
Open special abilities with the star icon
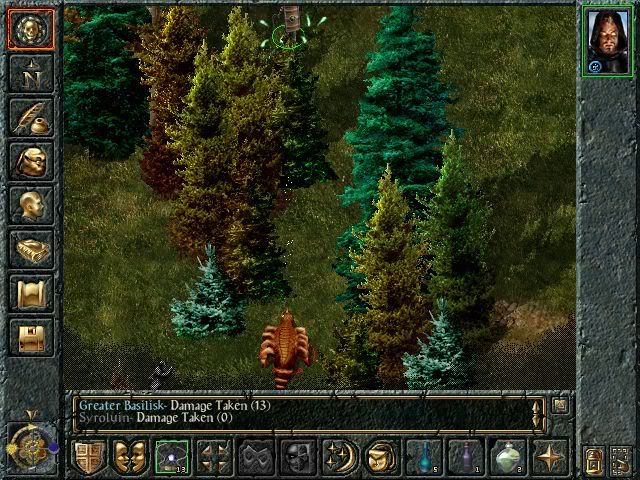(x=549, y=456)
